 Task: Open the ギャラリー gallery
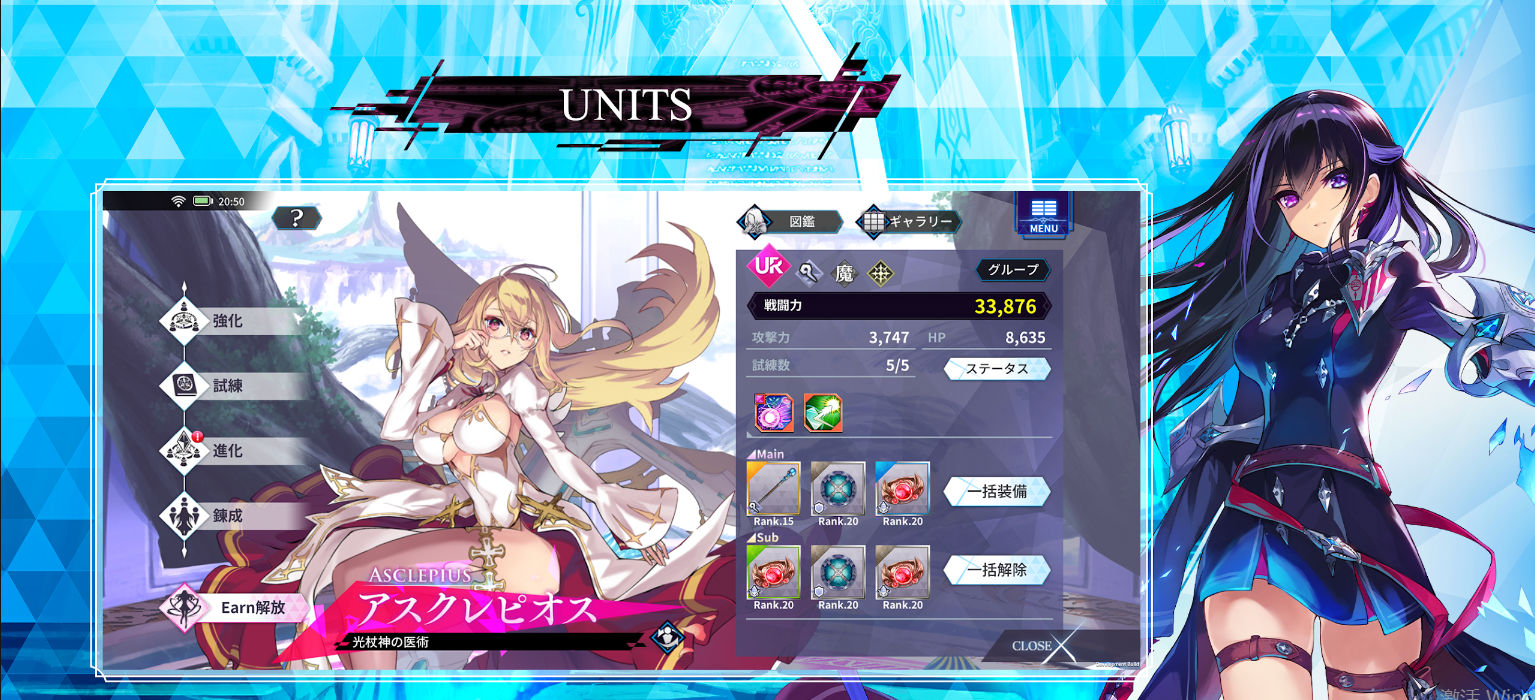pyautogui.click(x=909, y=221)
